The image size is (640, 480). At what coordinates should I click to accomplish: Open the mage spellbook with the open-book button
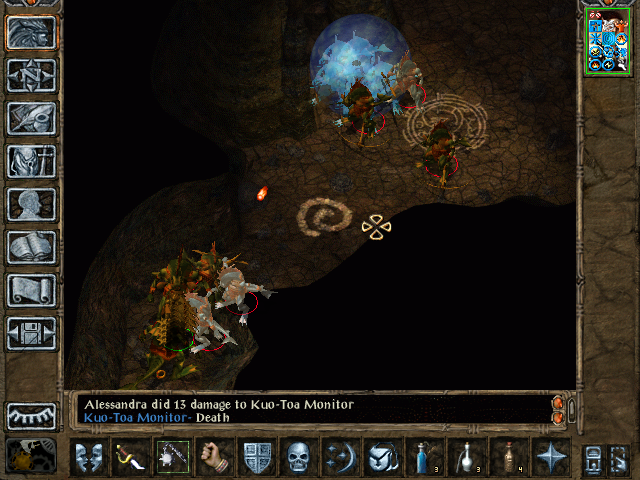pos(31,247)
